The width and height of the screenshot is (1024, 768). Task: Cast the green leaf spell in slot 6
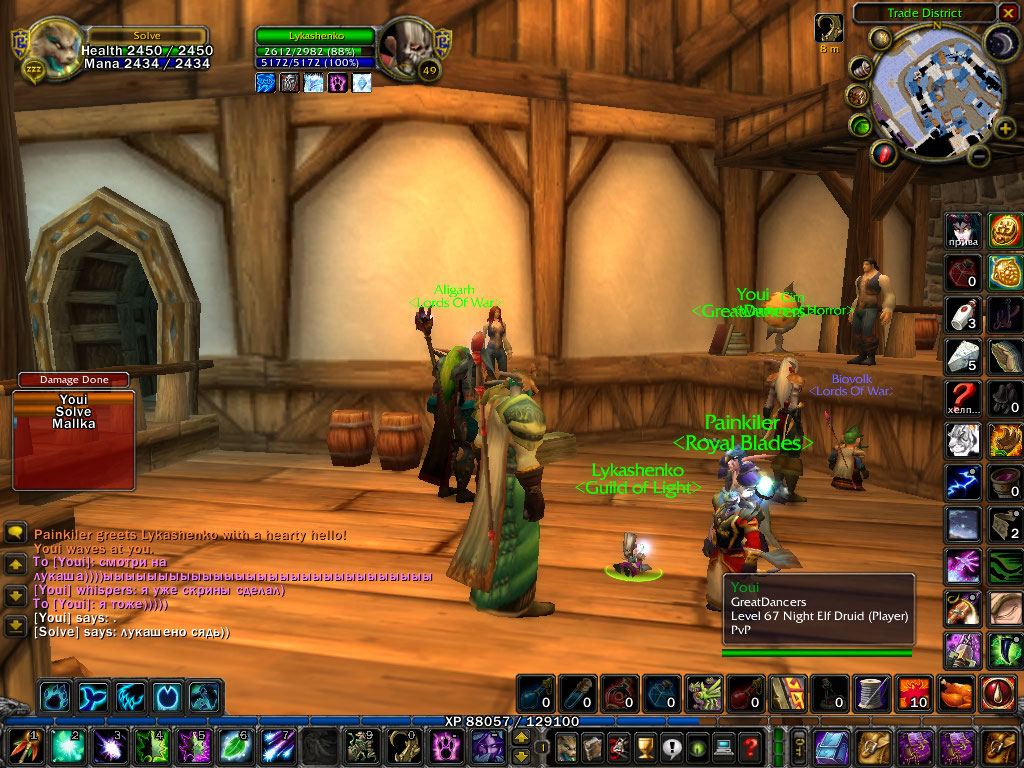pyautogui.click(x=233, y=745)
